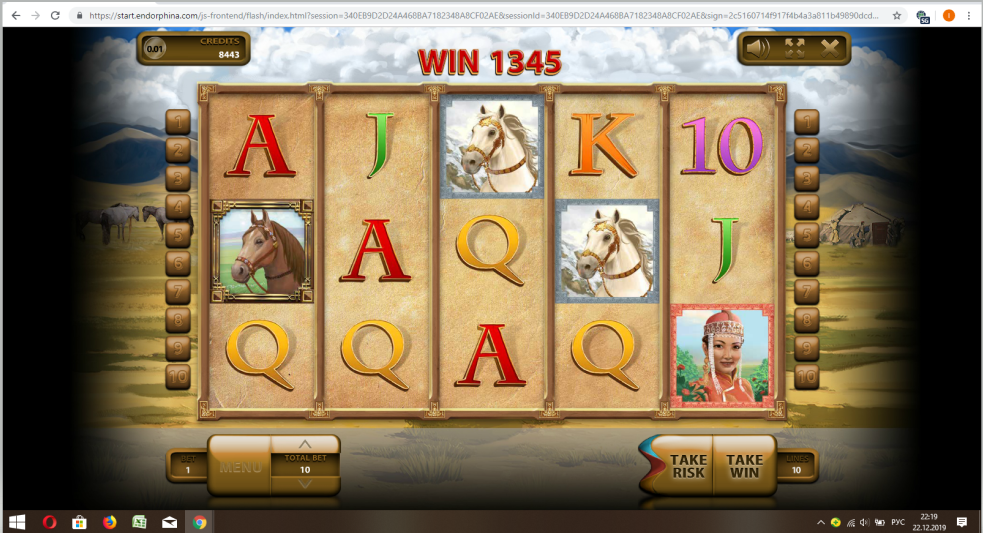
Task: Toggle game sound with speaker icon
Action: (759, 47)
